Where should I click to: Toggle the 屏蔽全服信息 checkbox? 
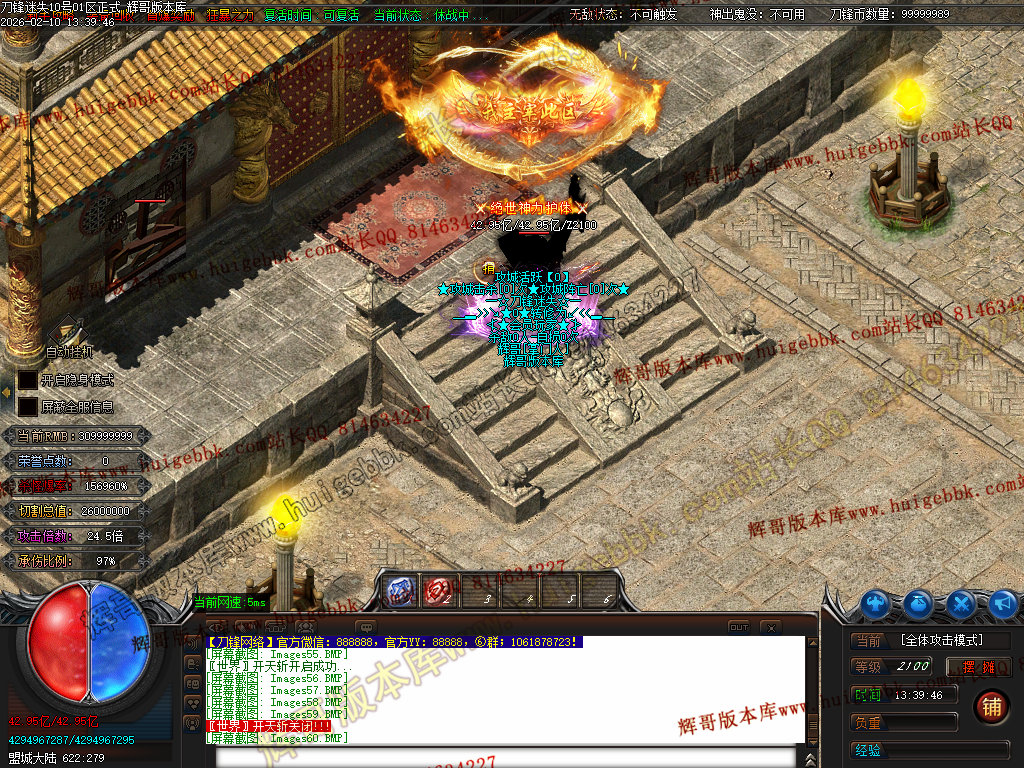(27, 407)
